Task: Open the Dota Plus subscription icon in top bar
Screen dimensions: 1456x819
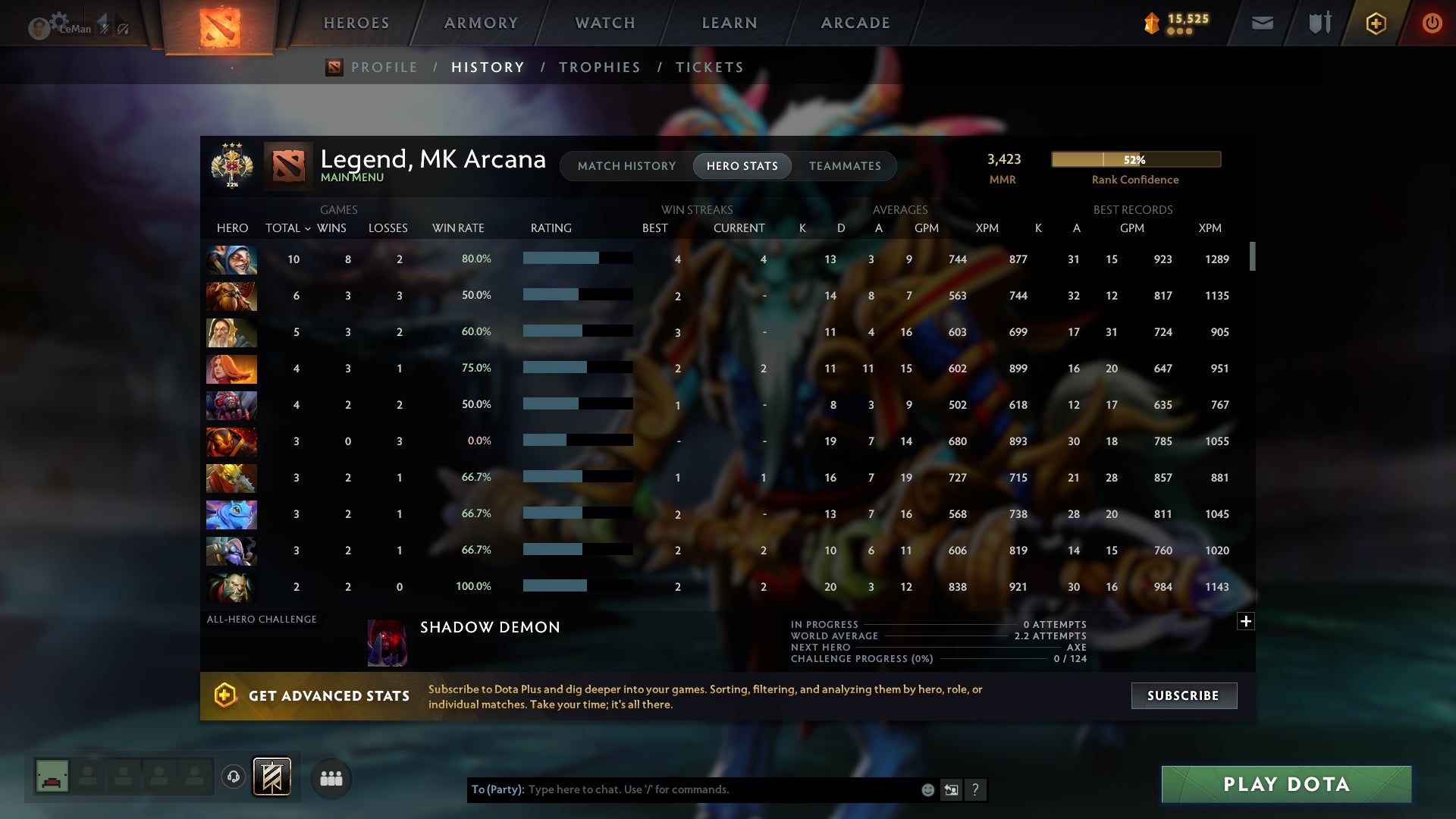Action: (1376, 23)
